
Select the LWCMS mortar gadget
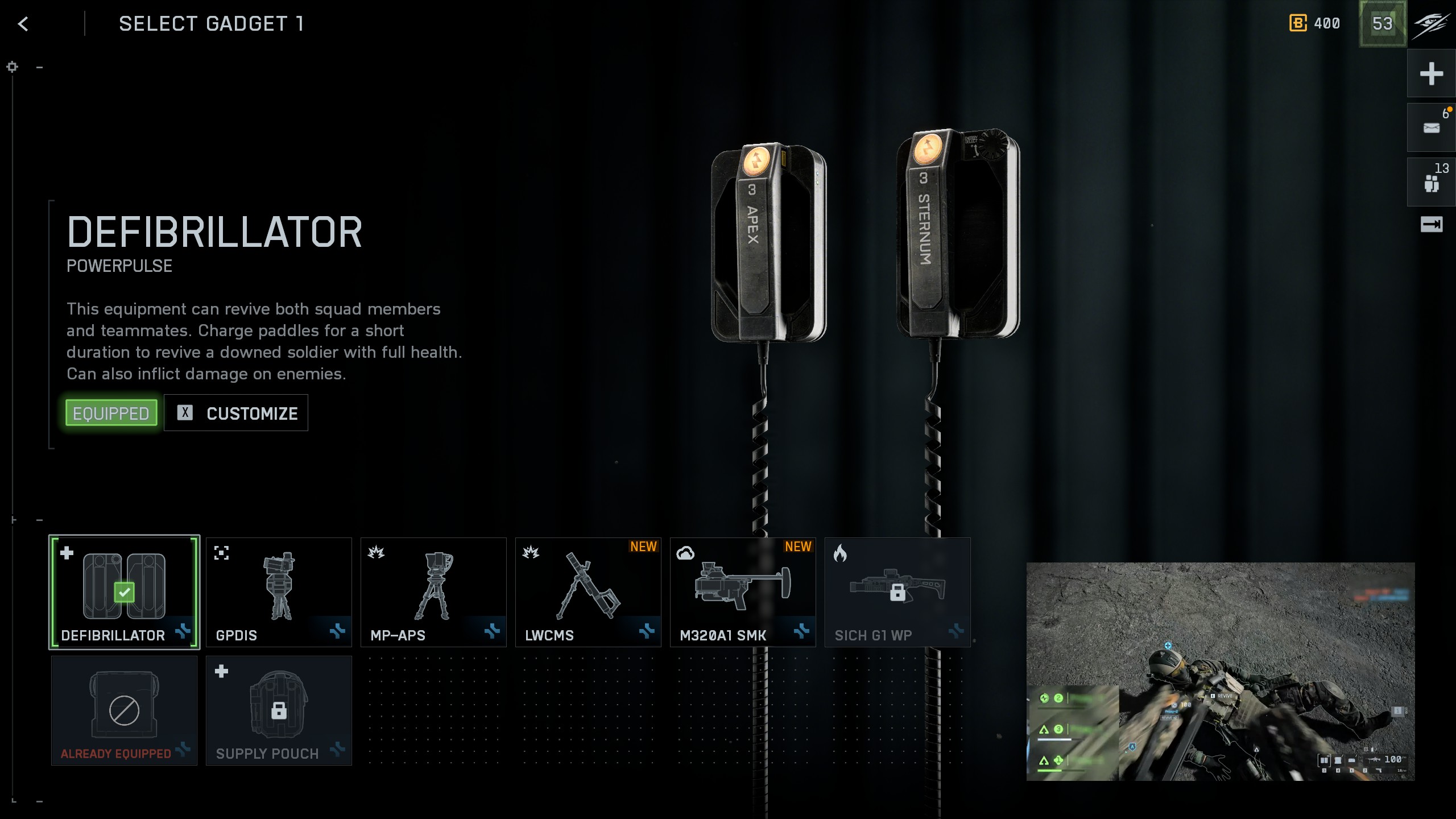pos(588,592)
